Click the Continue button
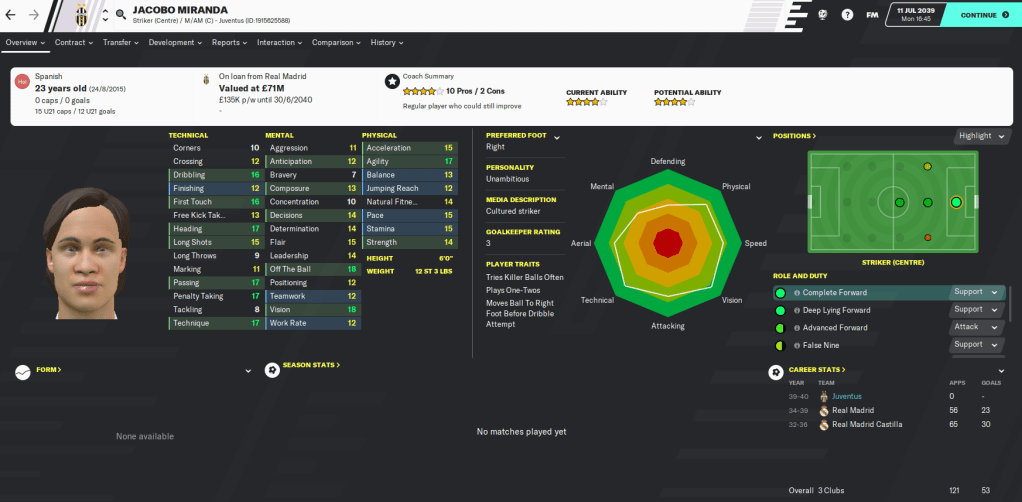This screenshot has width=1022, height=502. tap(983, 15)
